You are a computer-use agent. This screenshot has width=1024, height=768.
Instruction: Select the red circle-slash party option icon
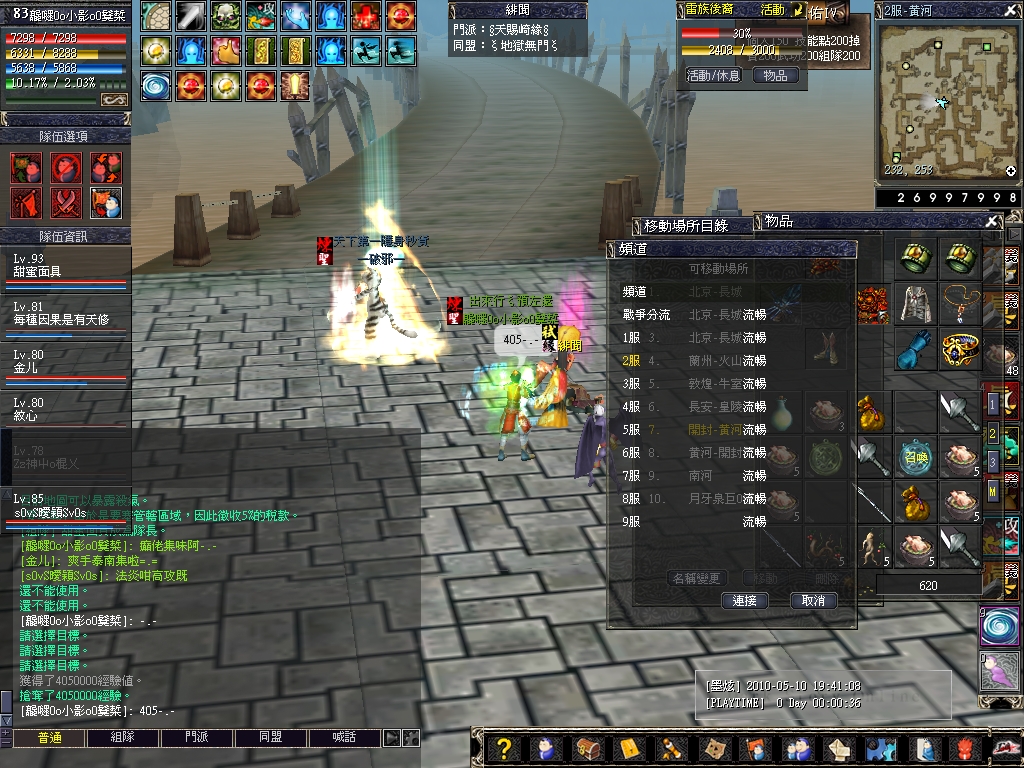pyautogui.click(x=66, y=167)
